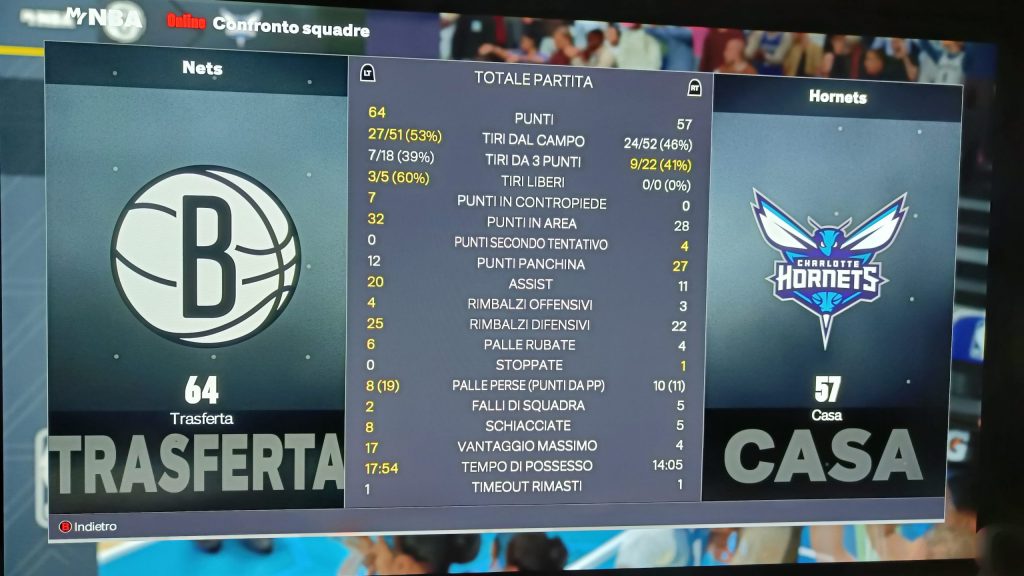Screen dimensions: 1024x576
Task: Choose the Nets team logo panel
Action: click(205, 256)
